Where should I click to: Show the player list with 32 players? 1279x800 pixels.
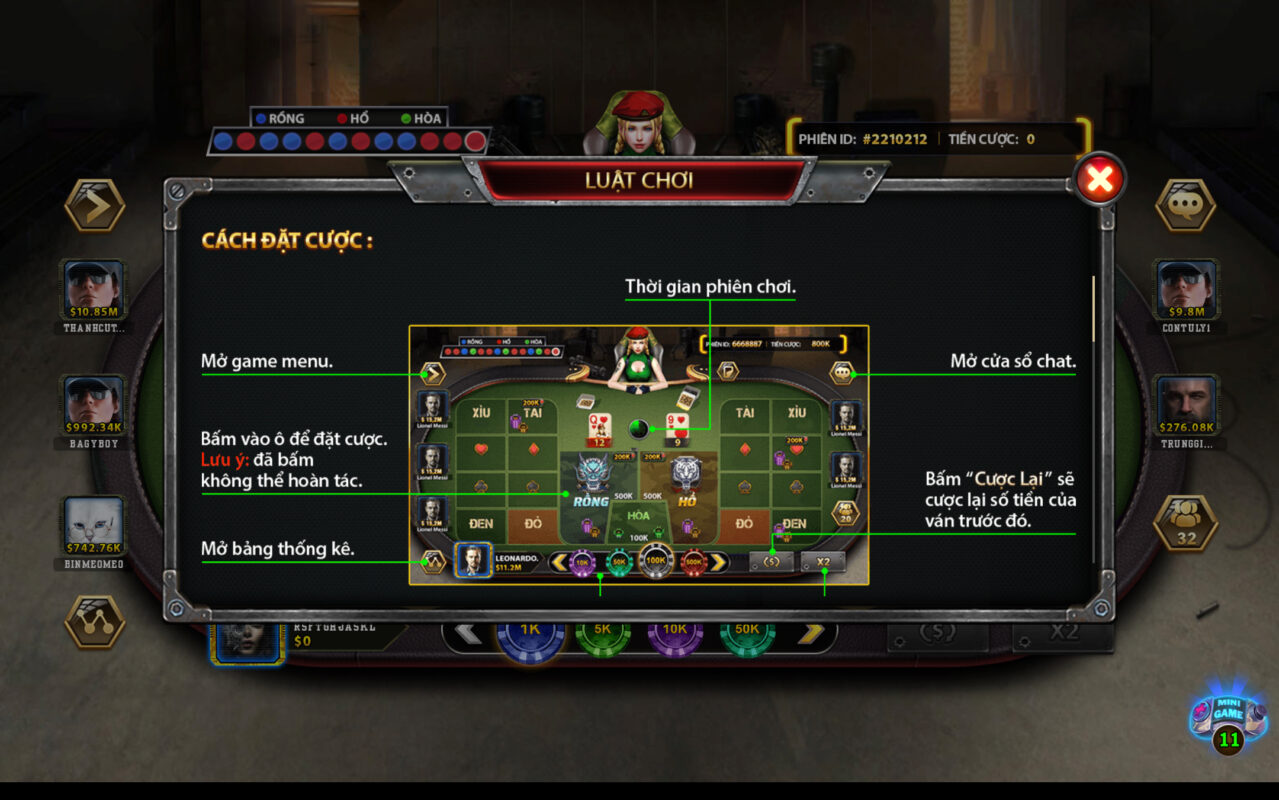[1185, 523]
